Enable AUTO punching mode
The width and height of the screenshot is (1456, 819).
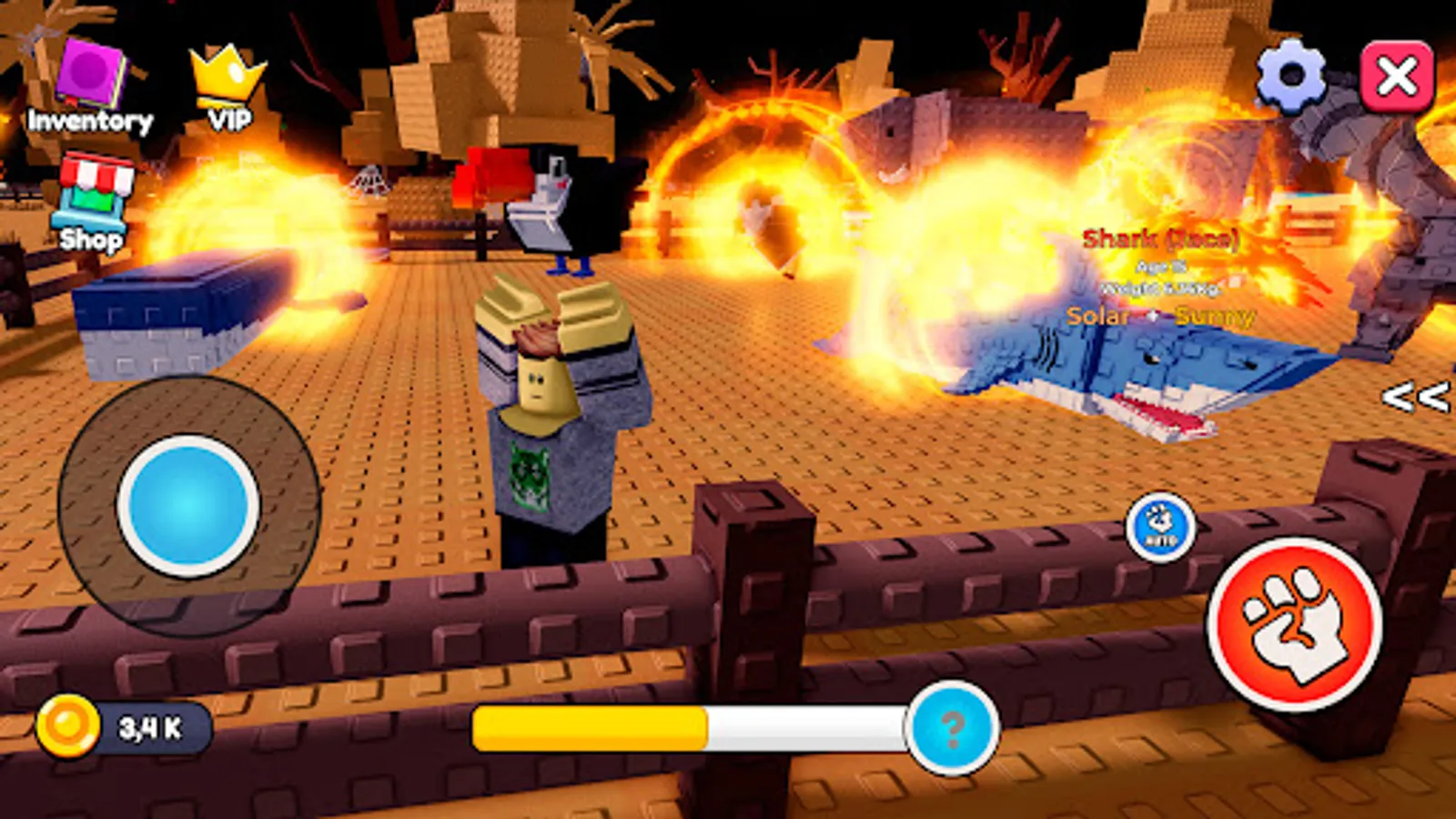pyautogui.click(x=1160, y=528)
